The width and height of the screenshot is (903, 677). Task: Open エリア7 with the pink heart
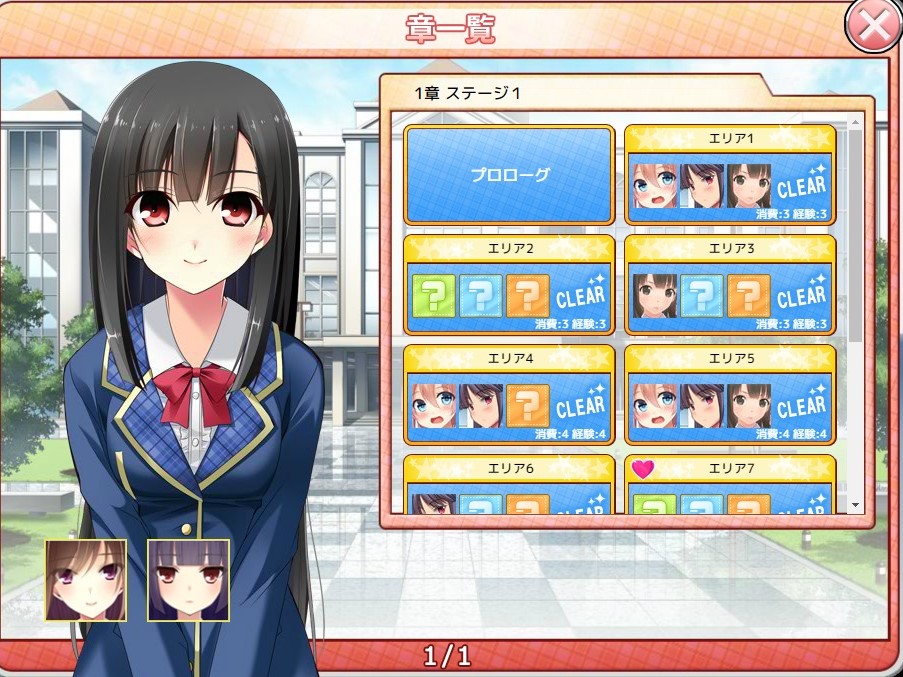(x=730, y=485)
